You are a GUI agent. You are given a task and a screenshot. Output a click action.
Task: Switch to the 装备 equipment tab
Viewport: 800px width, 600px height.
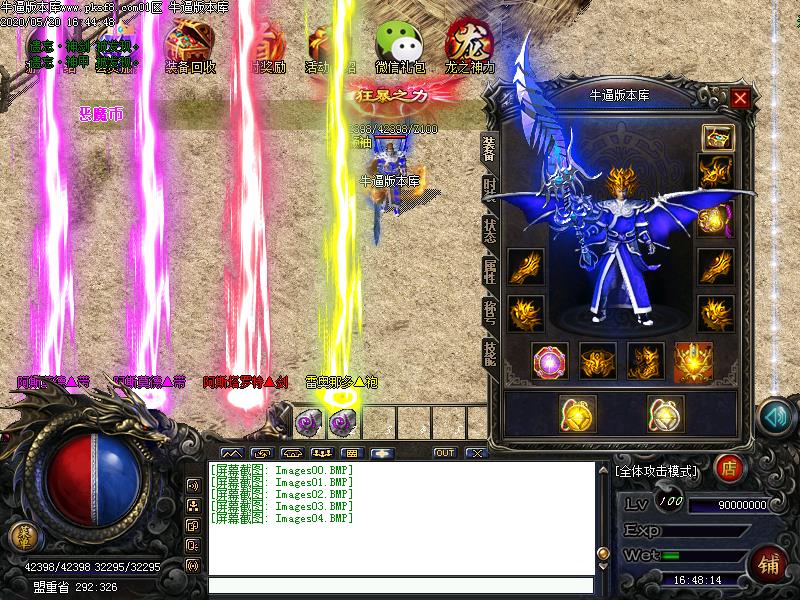tap(489, 148)
